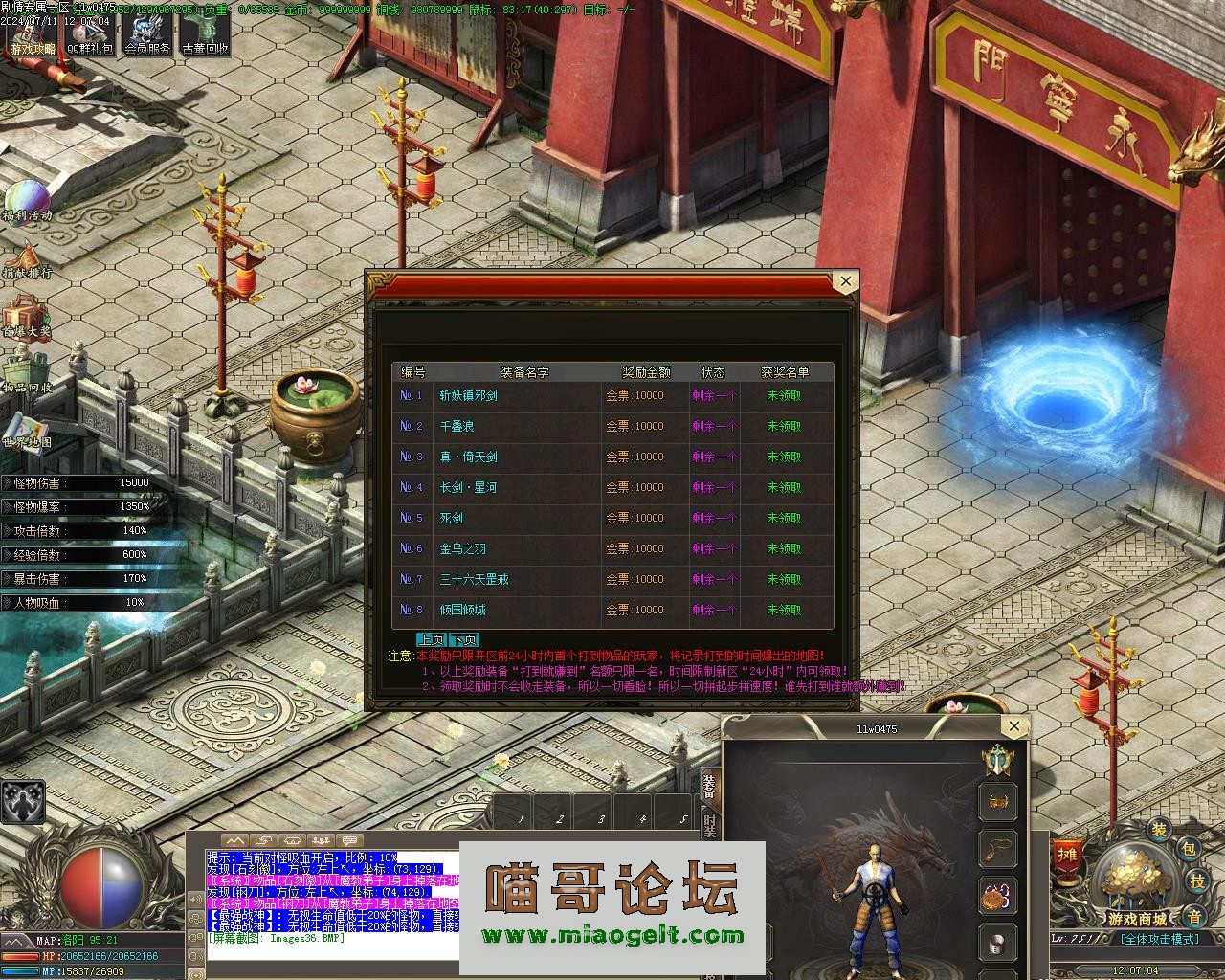Go to next page with 下页
This screenshot has height=980, width=1225.
(x=464, y=640)
